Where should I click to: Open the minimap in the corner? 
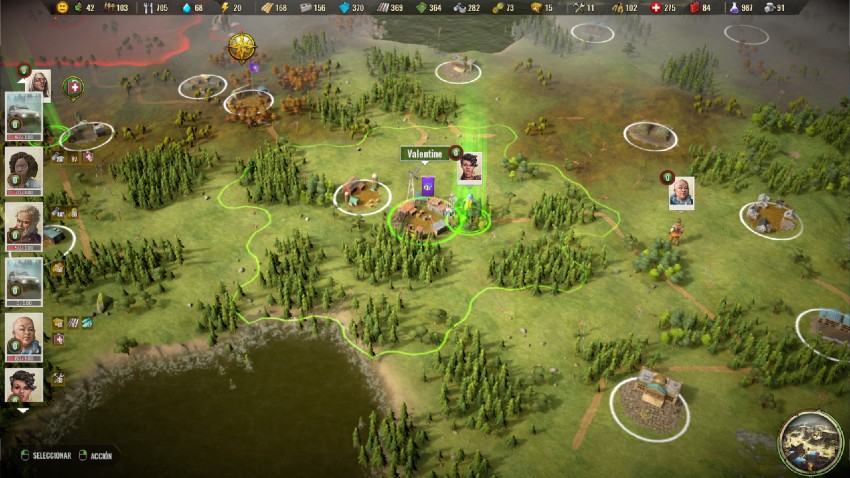point(810,442)
